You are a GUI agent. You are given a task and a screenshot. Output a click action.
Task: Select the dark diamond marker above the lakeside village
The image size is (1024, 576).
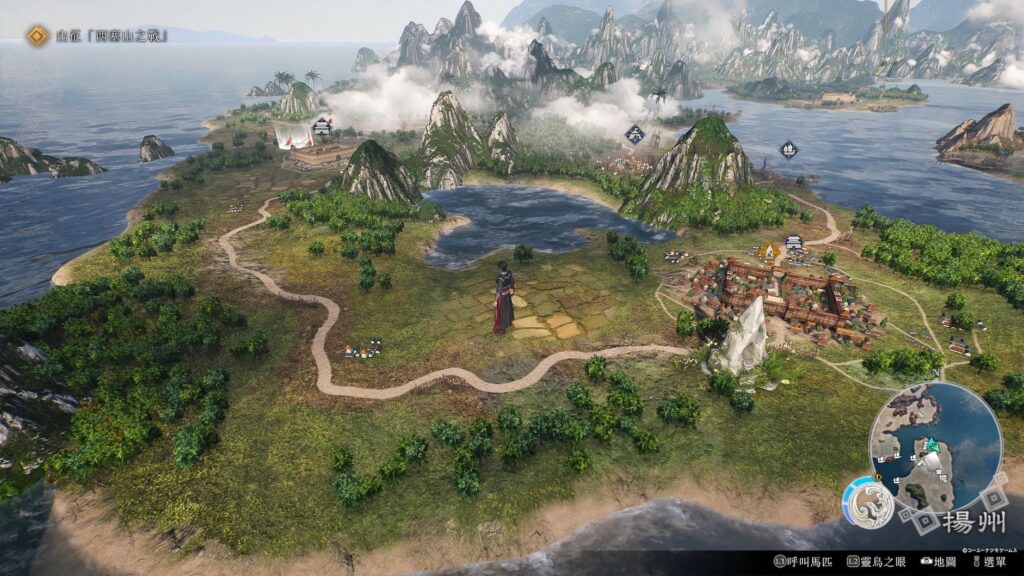click(x=634, y=133)
